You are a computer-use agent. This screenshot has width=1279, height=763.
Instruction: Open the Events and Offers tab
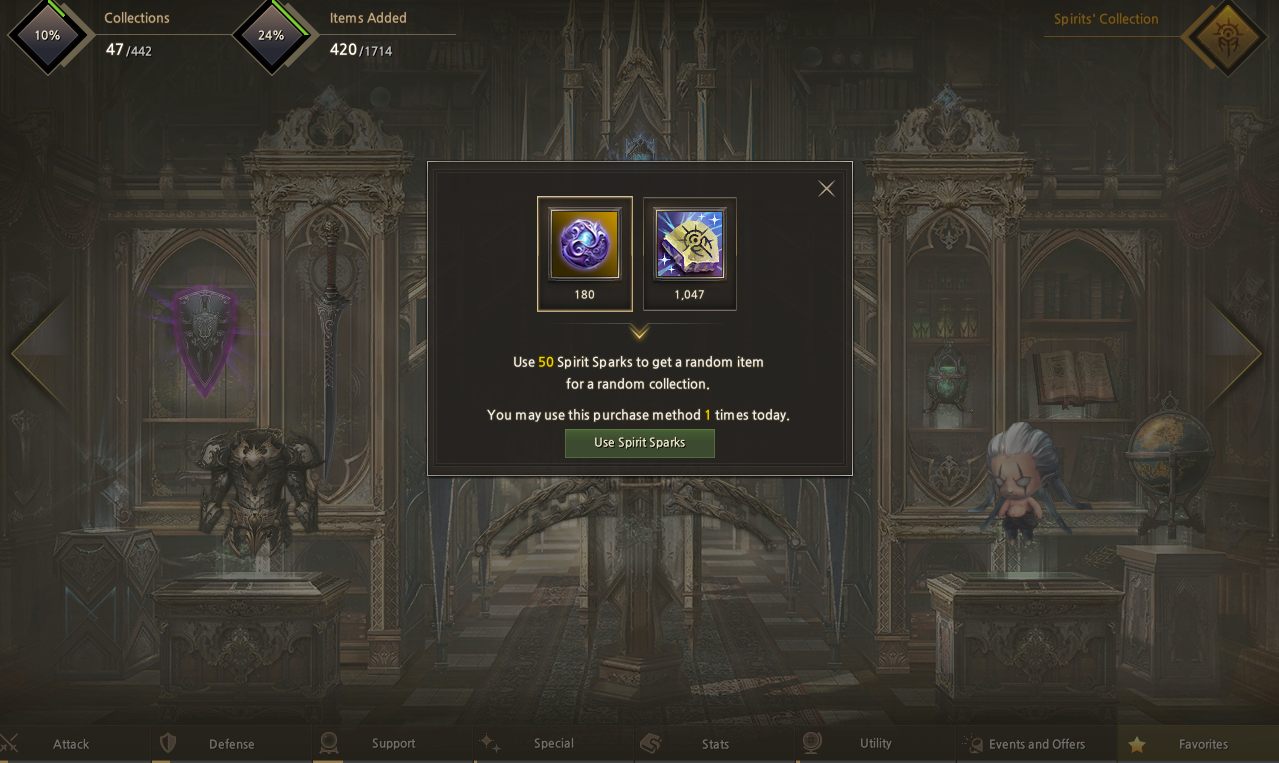(x=1036, y=744)
